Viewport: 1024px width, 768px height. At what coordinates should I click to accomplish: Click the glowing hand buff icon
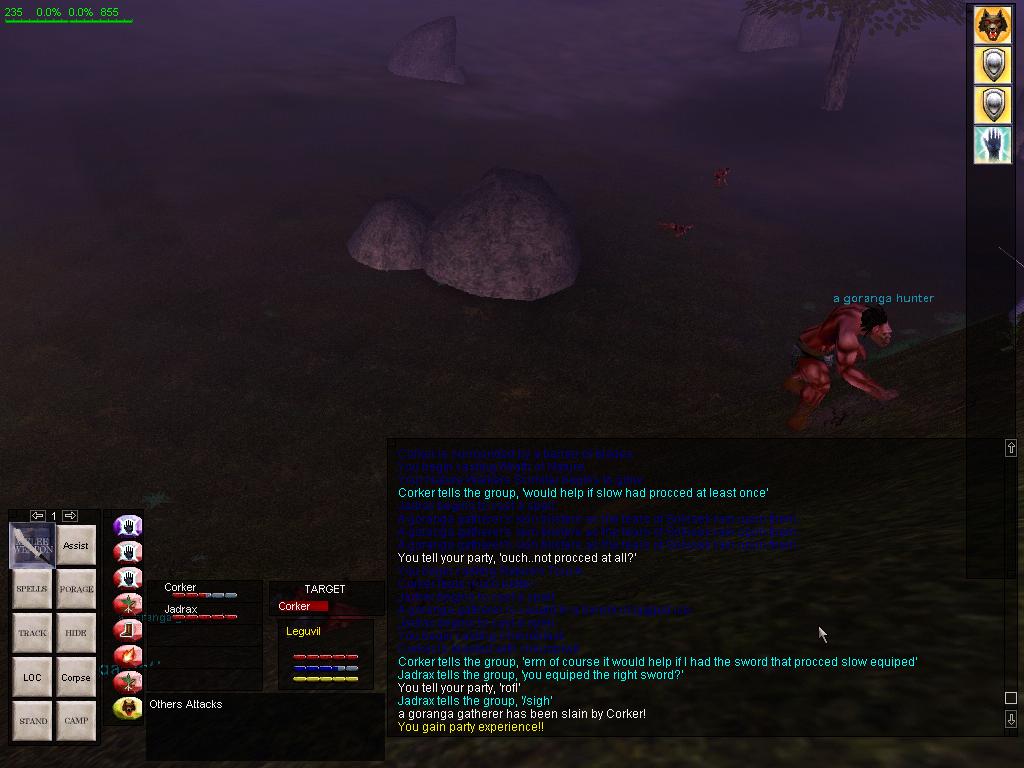click(x=992, y=144)
